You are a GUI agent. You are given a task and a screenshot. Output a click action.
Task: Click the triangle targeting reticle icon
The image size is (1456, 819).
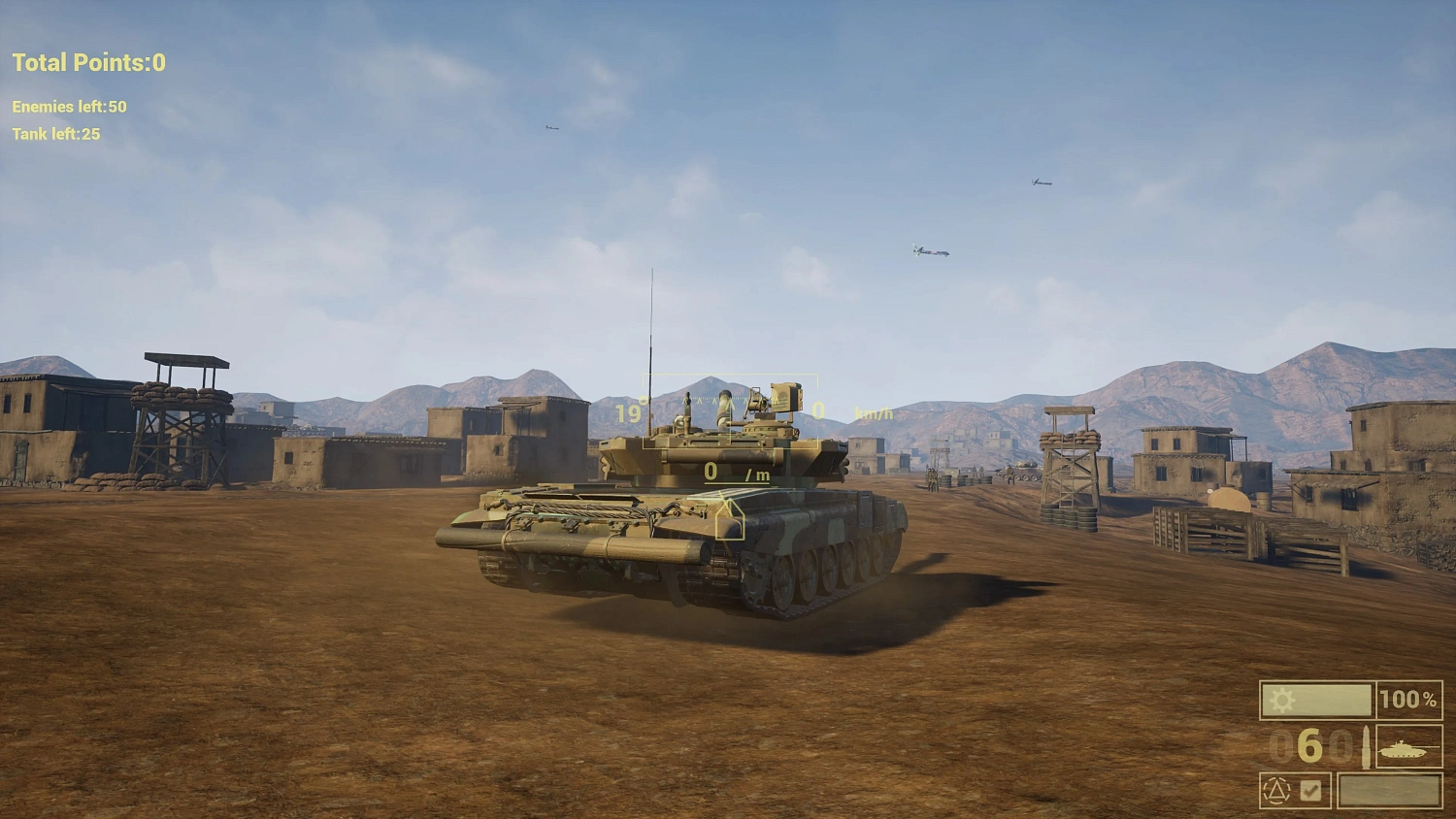1275,791
